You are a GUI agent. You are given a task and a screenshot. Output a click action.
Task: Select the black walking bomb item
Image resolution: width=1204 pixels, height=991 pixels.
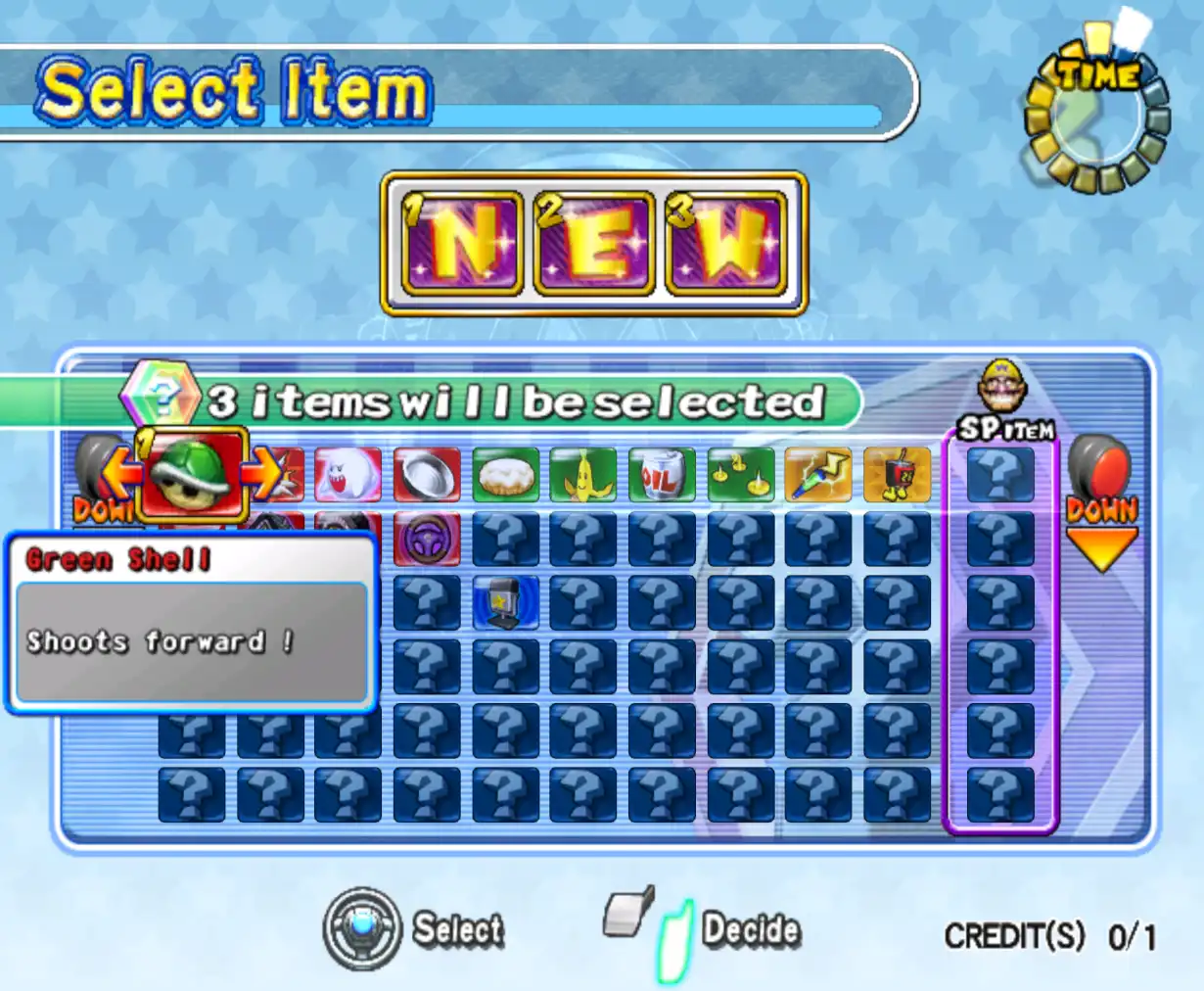click(x=897, y=475)
